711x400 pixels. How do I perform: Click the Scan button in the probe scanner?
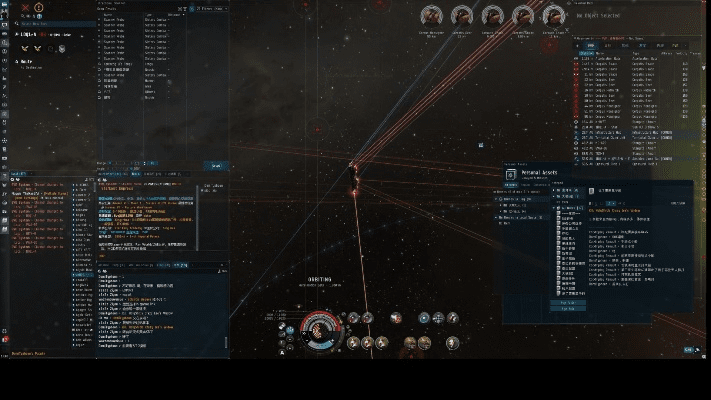tap(215, 166)
